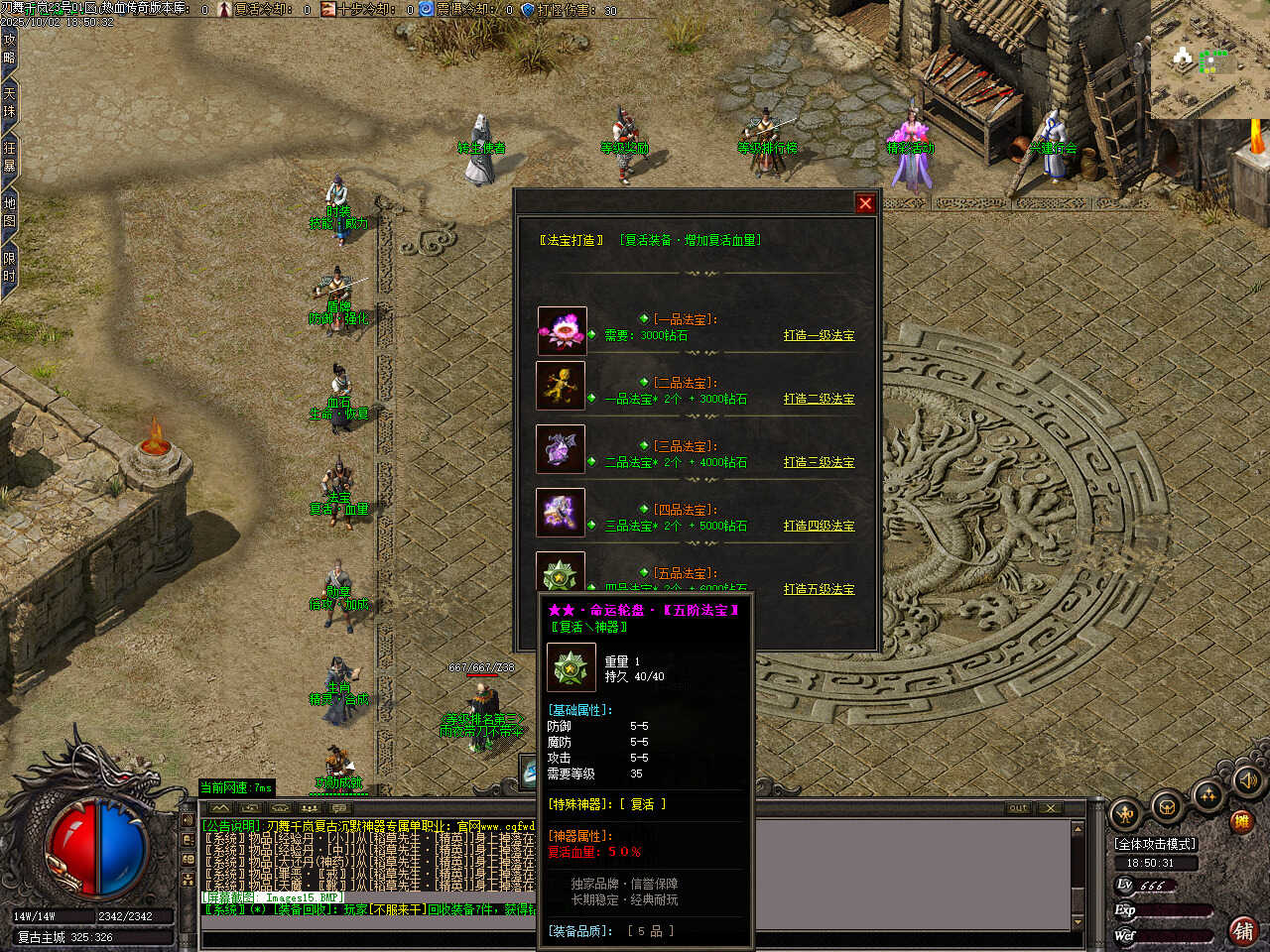Forge via the 打造四级法宝 link
Image resolution: width=1270 pixels, height=952 pixels.
[819, 526]
